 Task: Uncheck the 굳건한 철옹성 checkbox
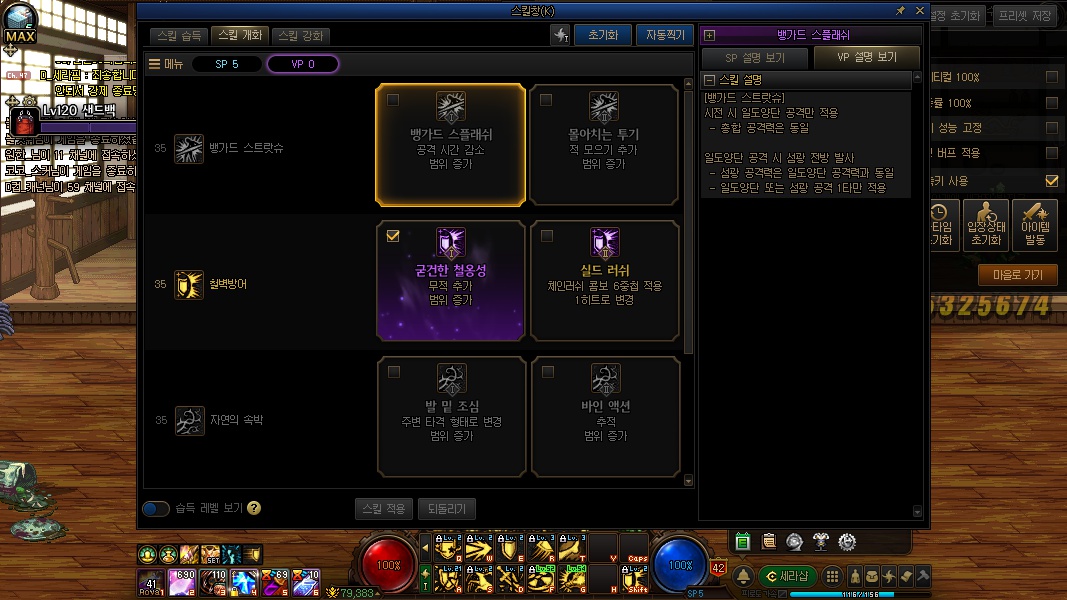tap(393, 237)
